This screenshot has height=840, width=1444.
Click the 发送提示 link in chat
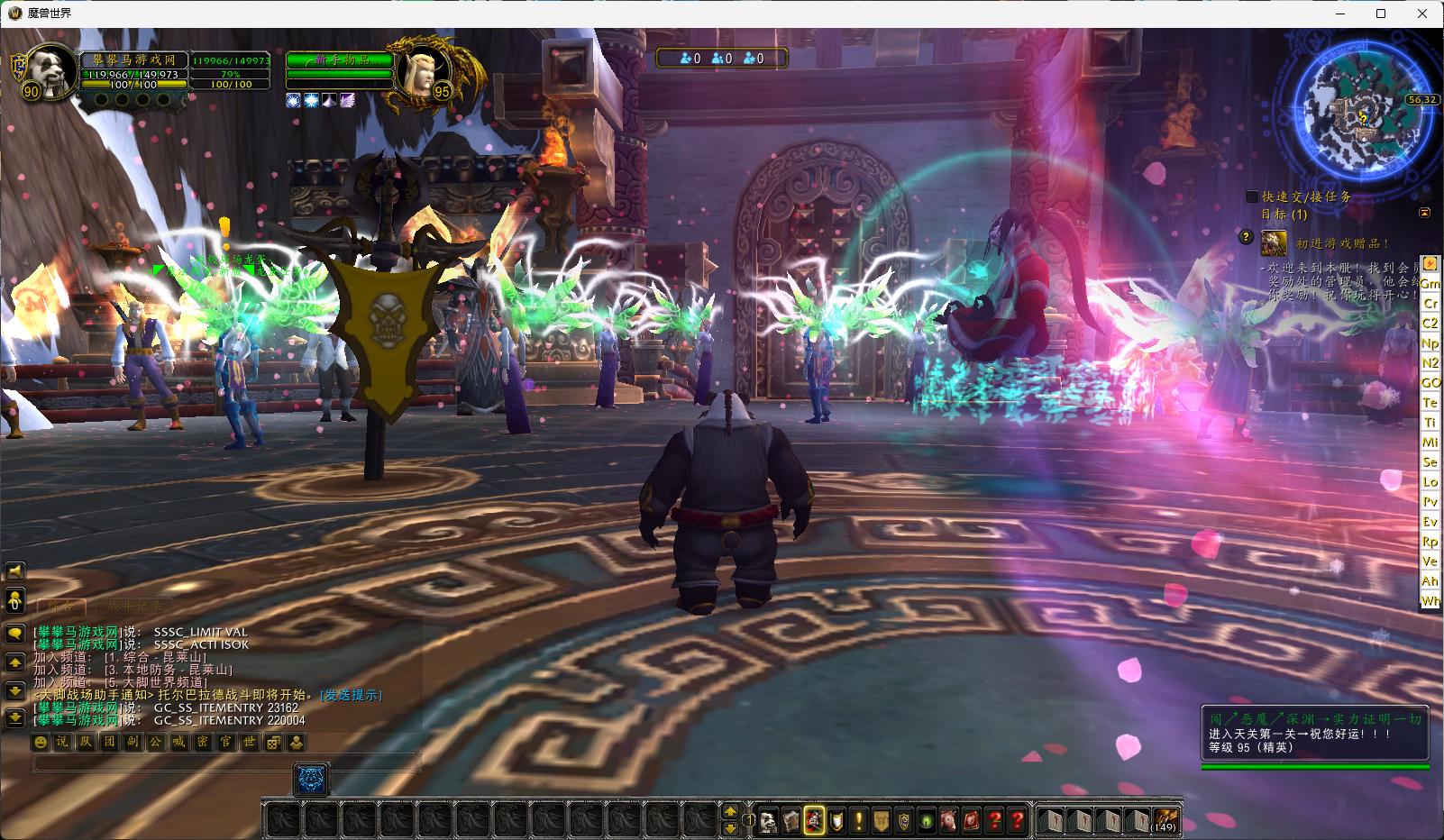[x=352, y=695]
